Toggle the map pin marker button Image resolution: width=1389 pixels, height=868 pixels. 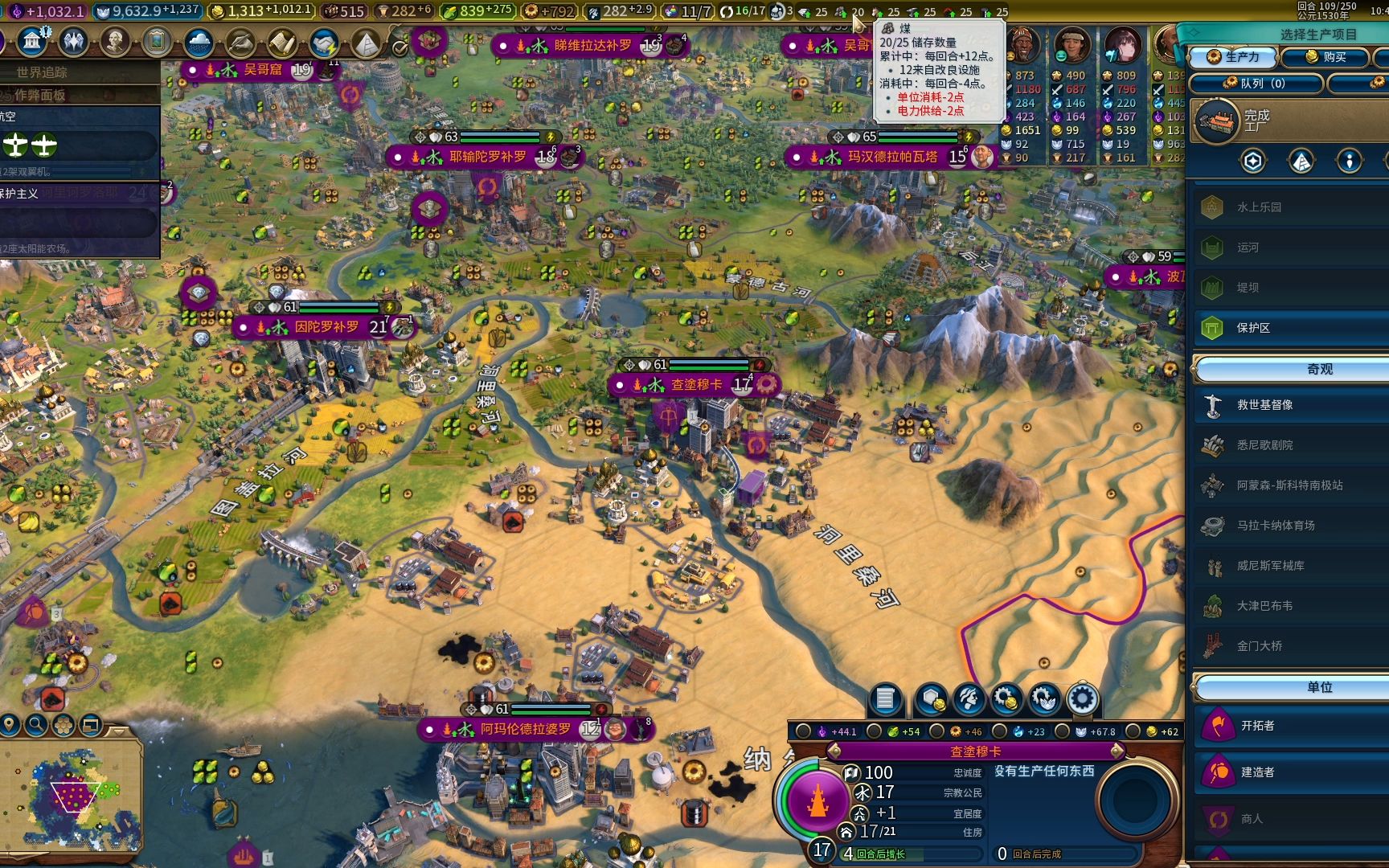click(10, 726)
